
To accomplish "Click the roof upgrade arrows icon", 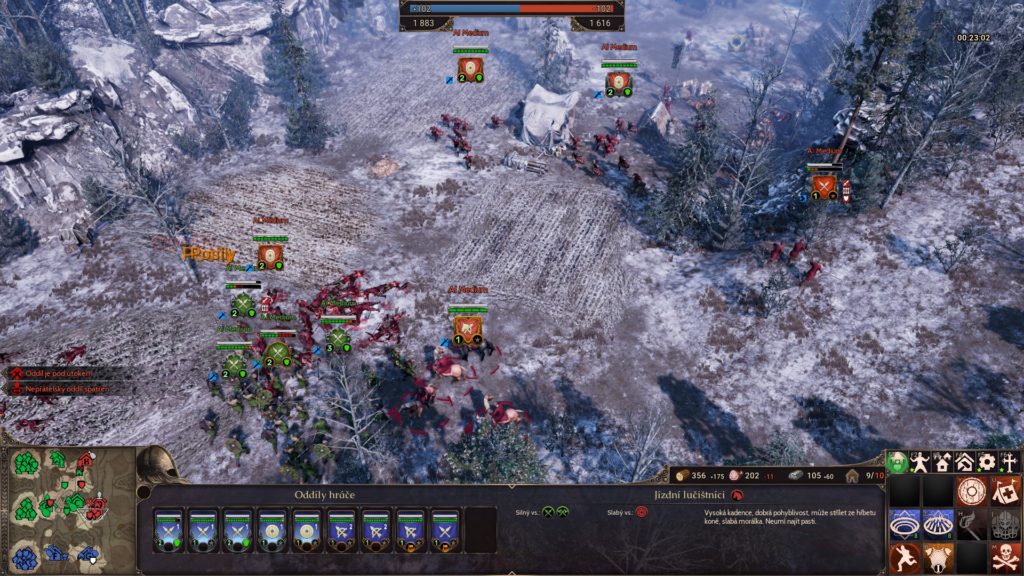I will (x=965, y=463).
